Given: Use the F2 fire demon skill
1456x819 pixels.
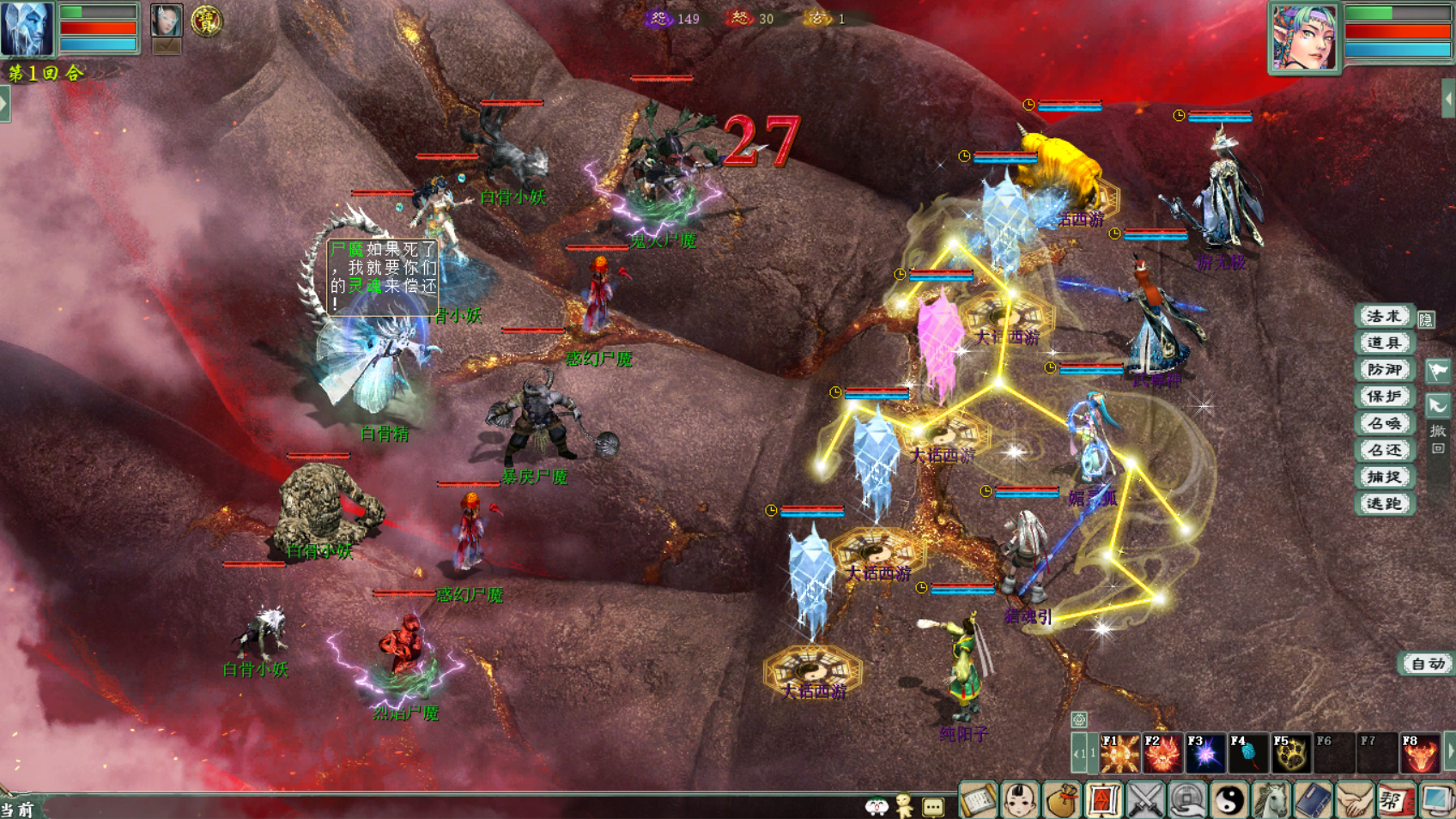Looking at the screenshot, I should pyautogui.click(x=1162, y=754).
